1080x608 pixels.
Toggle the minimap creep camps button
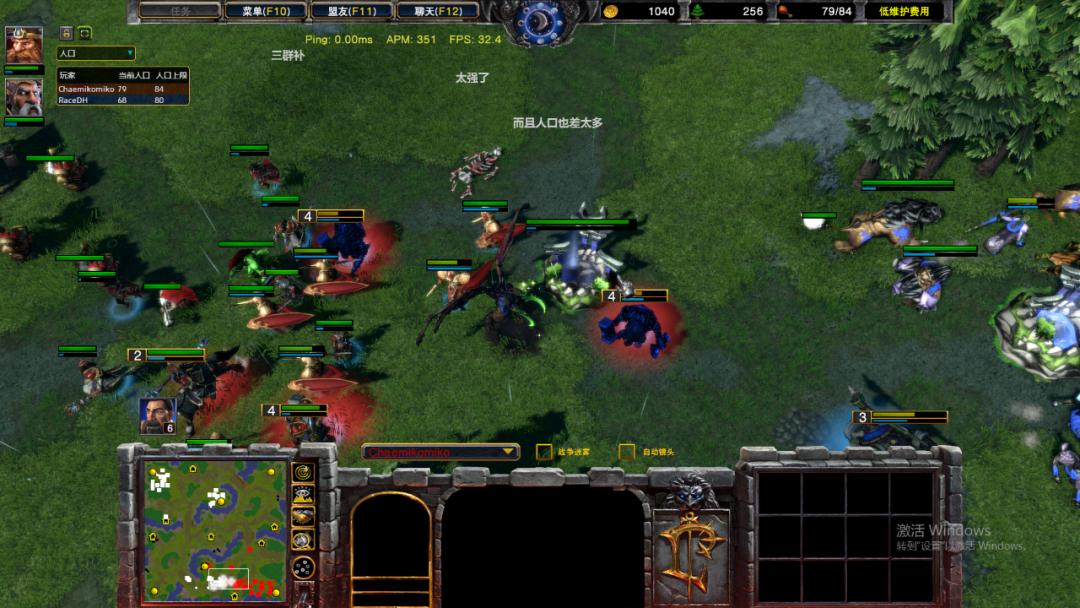303,540
